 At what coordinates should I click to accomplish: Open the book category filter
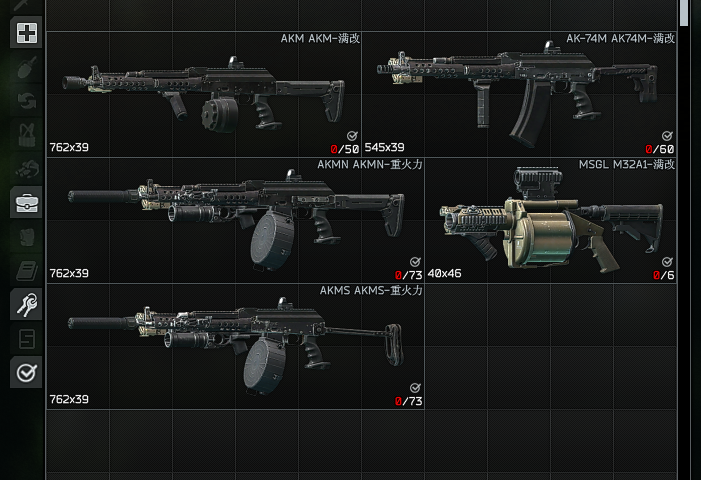[x=26, y=270]
